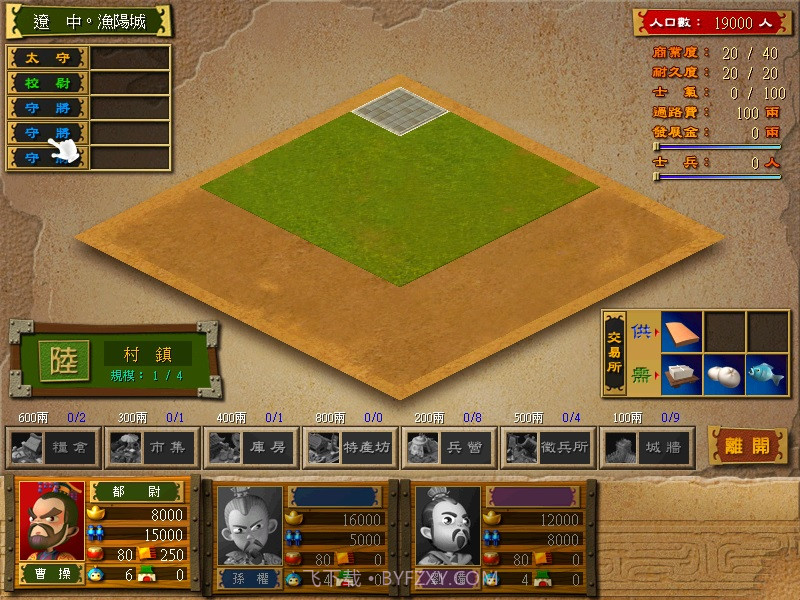The height and width of the screenshot is (600, 800).
Task: Construct a 兵營 barracks
Action: (448, 447)
